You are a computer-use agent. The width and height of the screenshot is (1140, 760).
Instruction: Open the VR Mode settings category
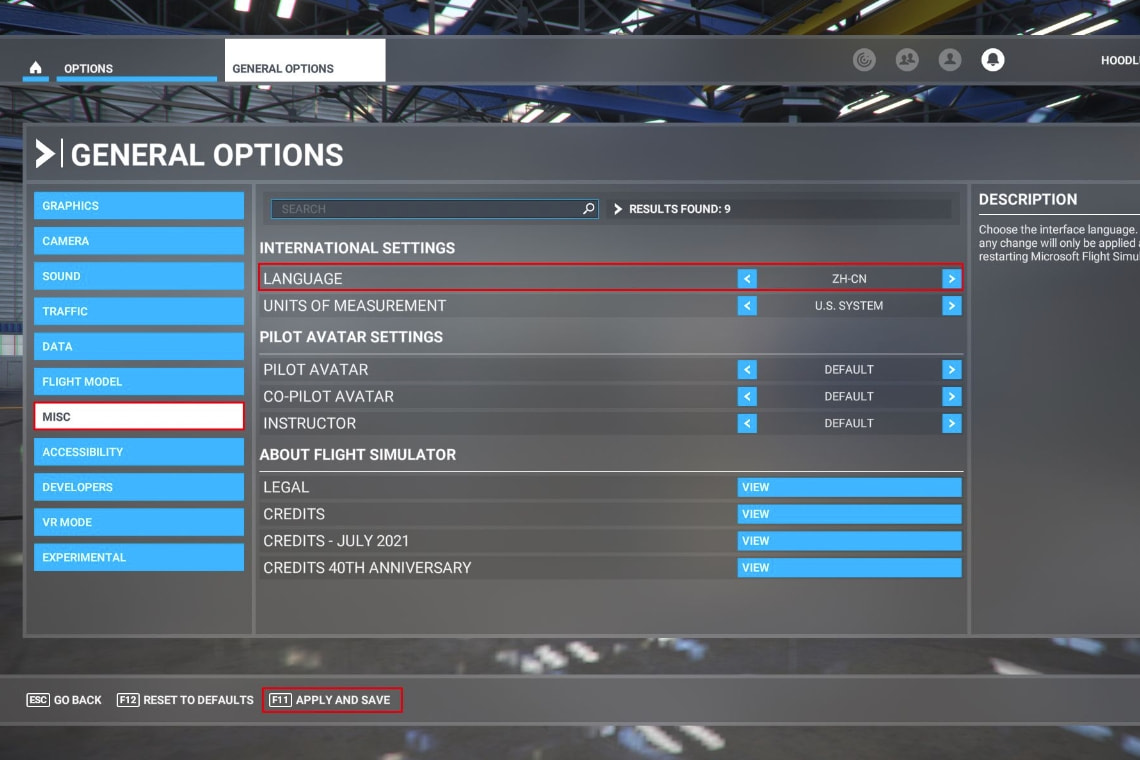coord(138,522)
